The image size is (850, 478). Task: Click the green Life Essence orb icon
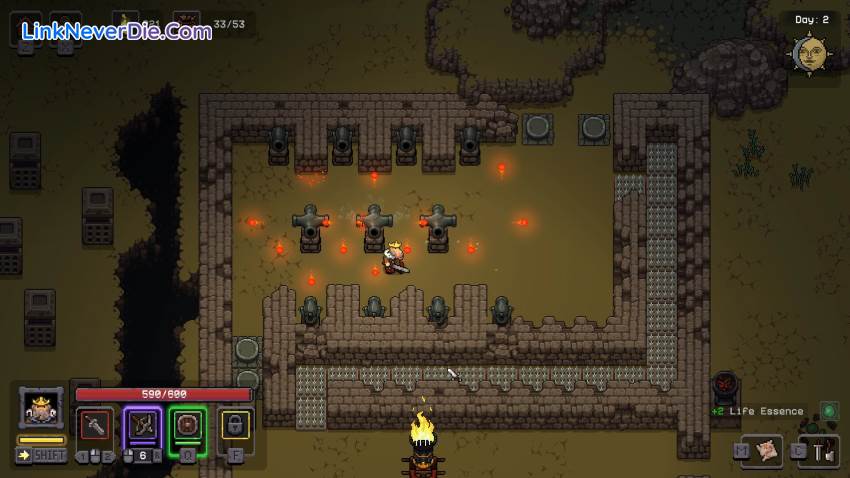point(829,410)
